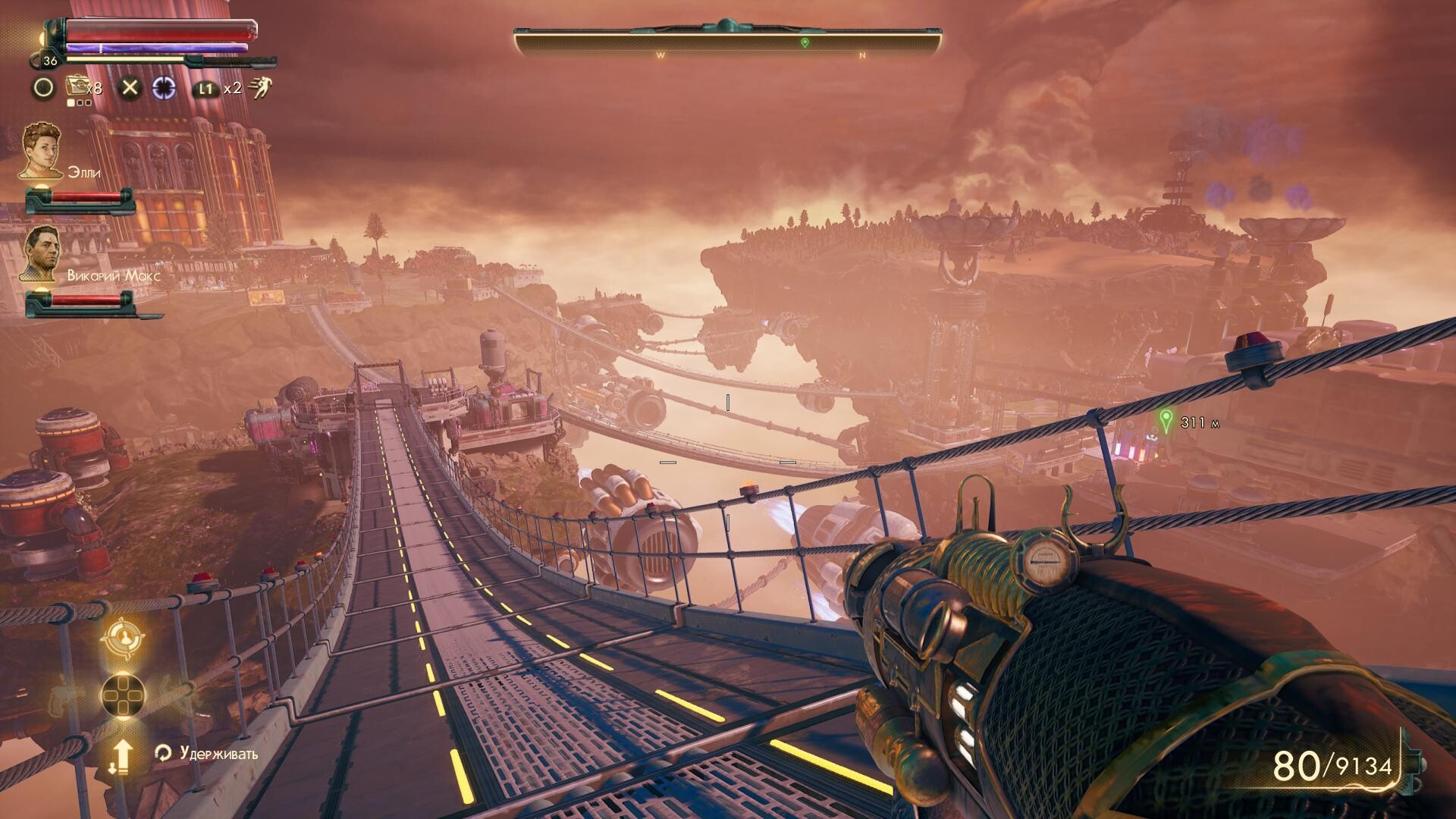Click the upward arrow ammo swap icon

pyautogui.click(x=123, y=755)
